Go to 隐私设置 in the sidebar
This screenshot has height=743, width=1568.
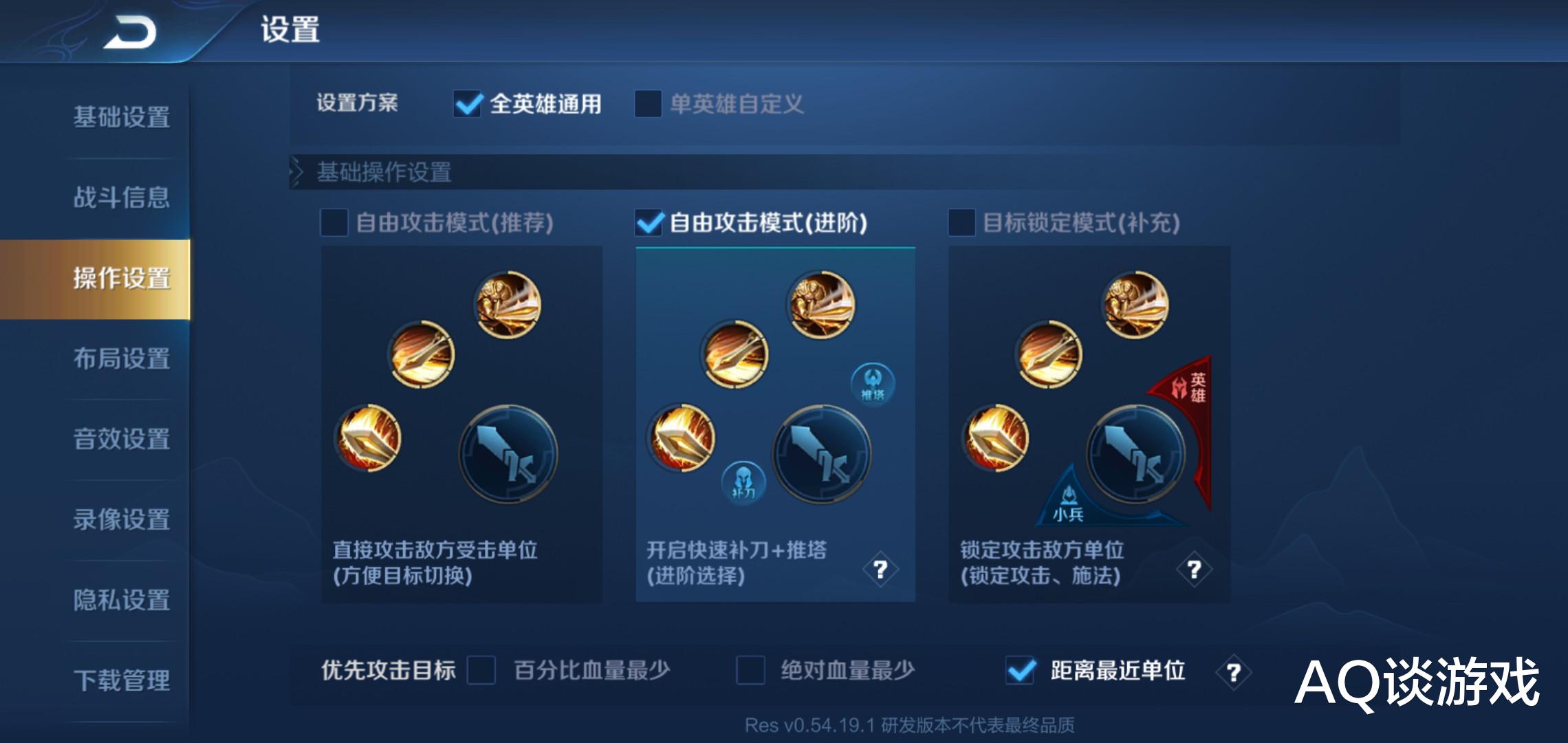coord(121,600)
